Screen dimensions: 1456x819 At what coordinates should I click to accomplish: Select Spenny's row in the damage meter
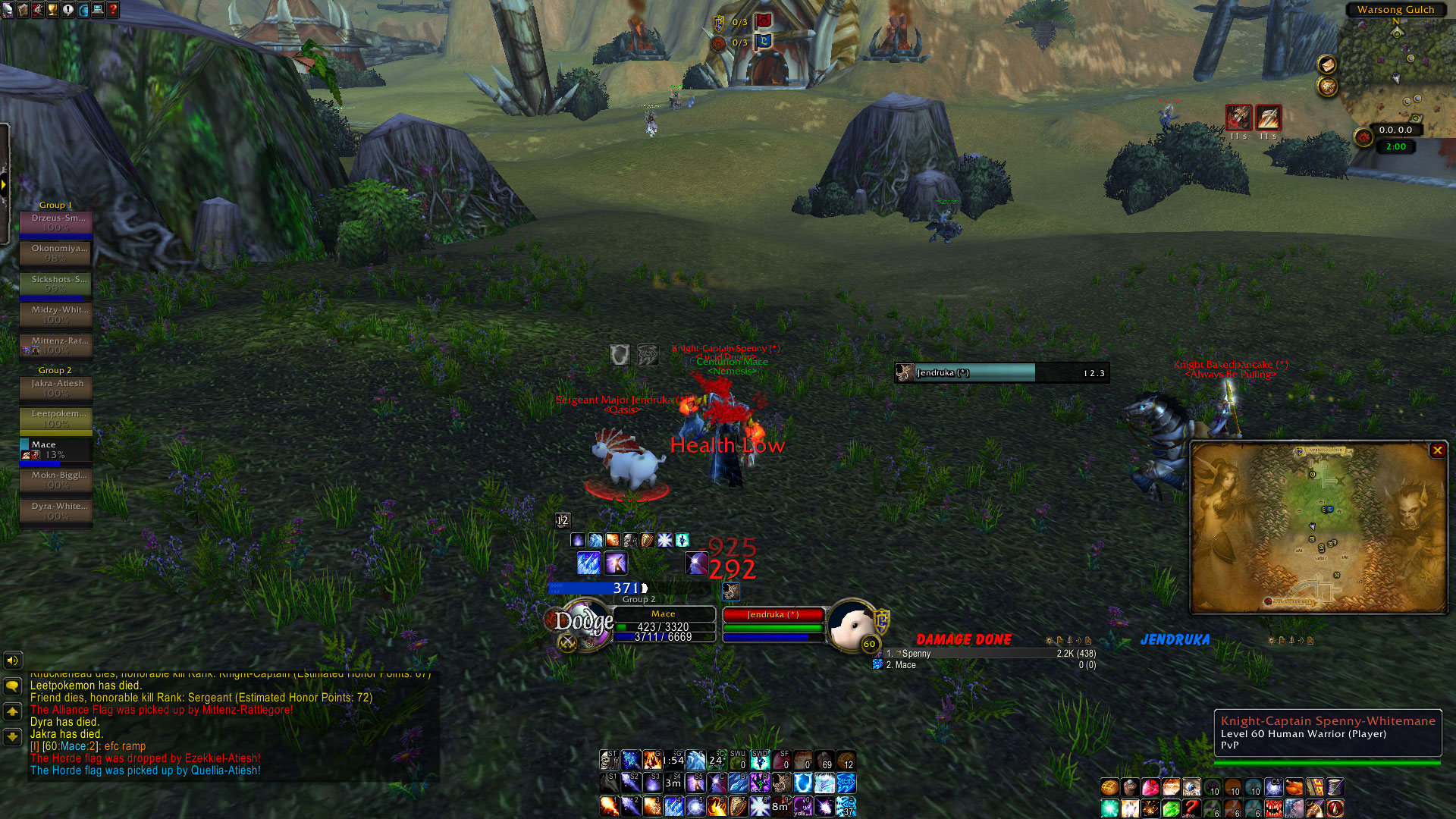[986, 654]
